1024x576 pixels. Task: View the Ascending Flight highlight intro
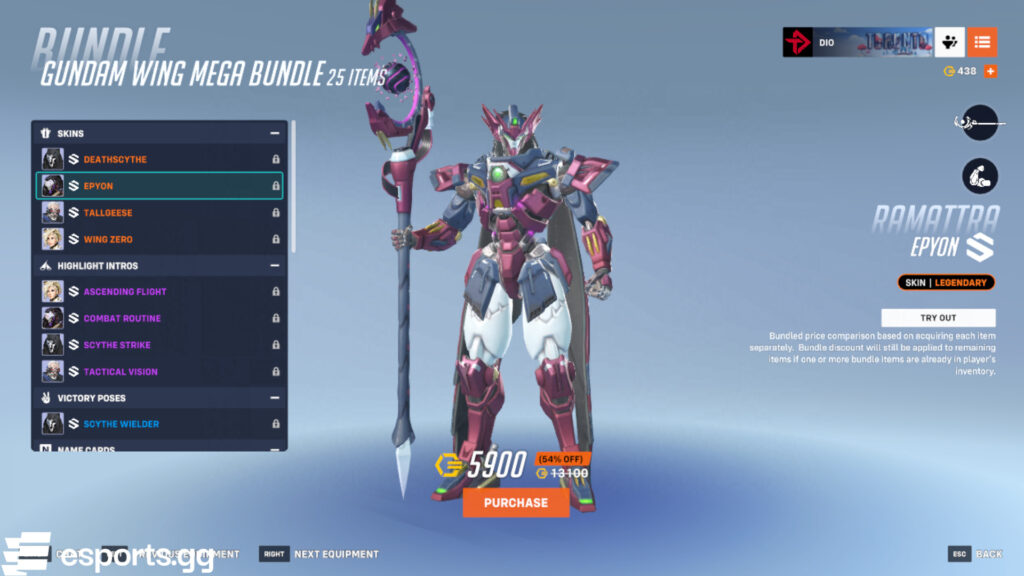160,292
